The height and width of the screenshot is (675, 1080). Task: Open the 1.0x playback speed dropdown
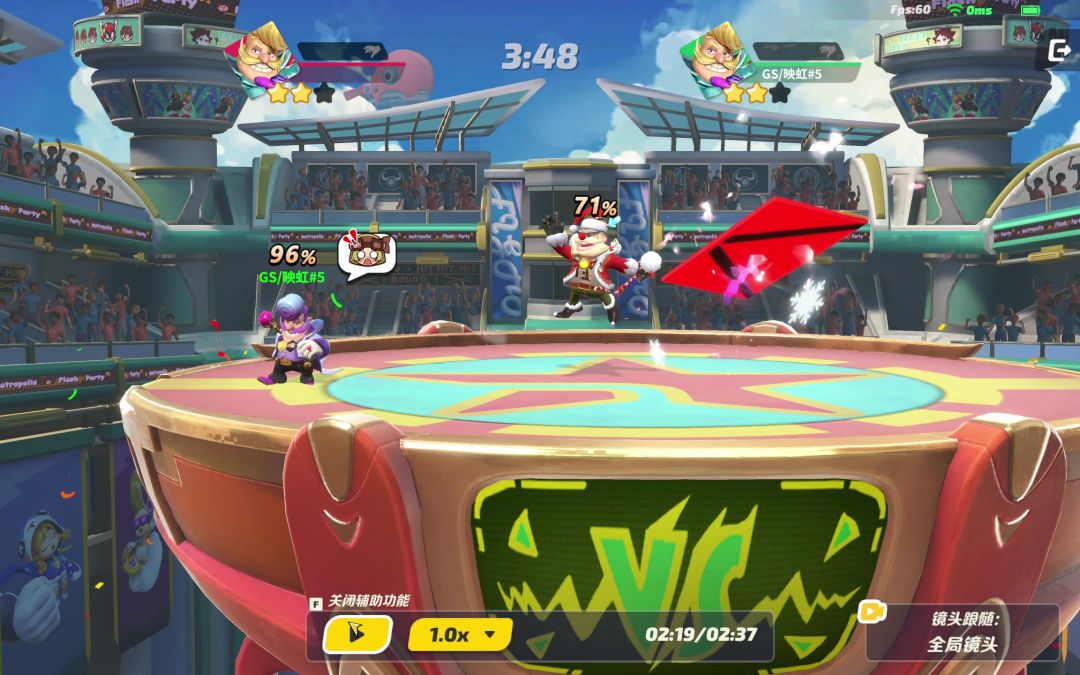click(x=460, y=634)
